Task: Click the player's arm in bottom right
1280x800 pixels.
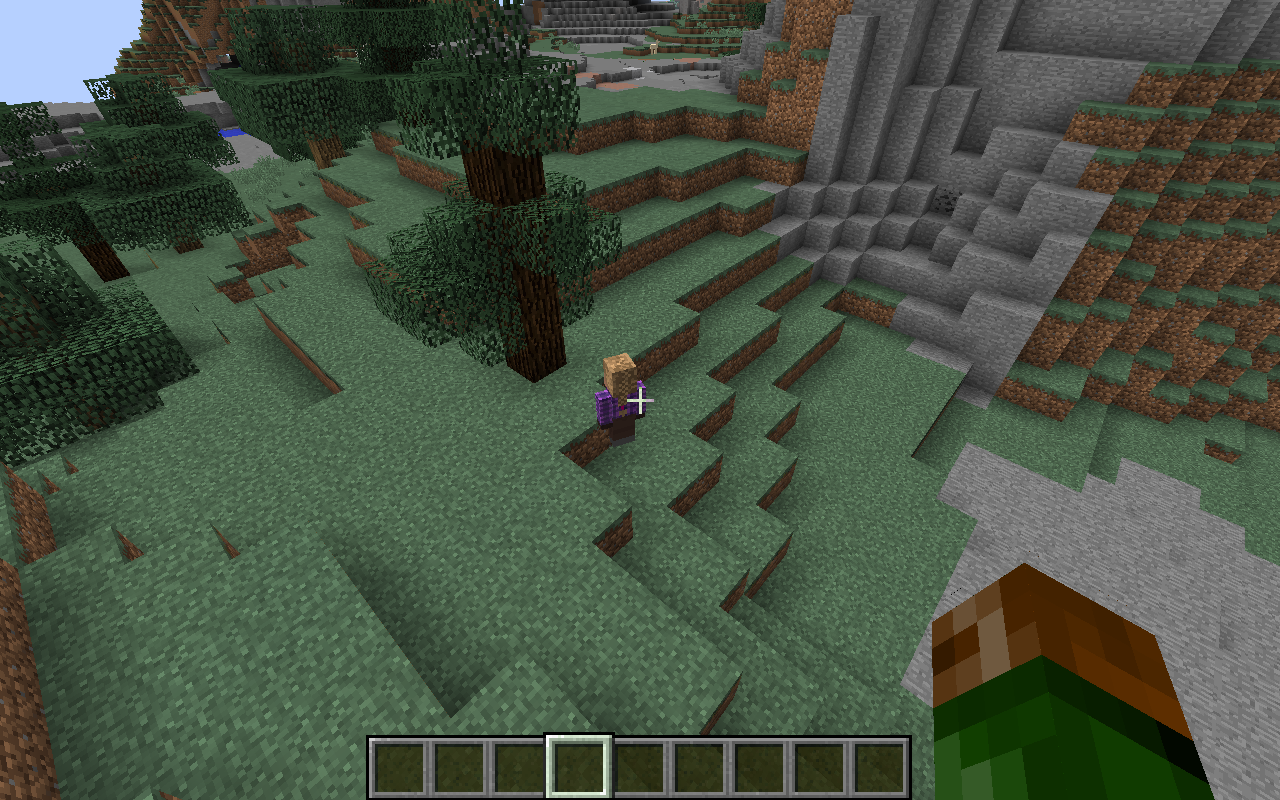Action: [1060, 700]
